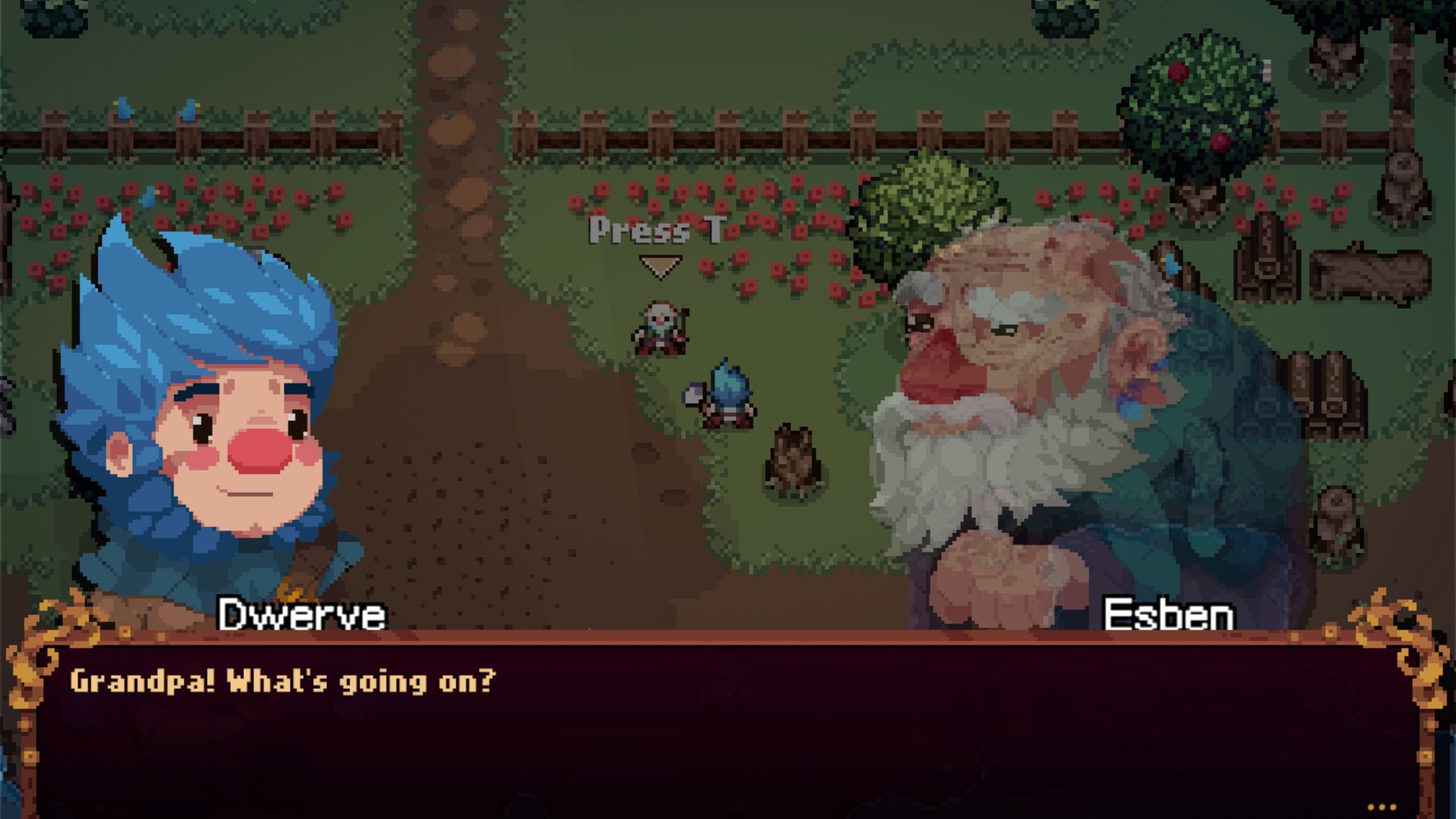Click the bluebird perched on the fence
Image resolution: width=1456 pixels, height=819 pixels.
[123, 106]
